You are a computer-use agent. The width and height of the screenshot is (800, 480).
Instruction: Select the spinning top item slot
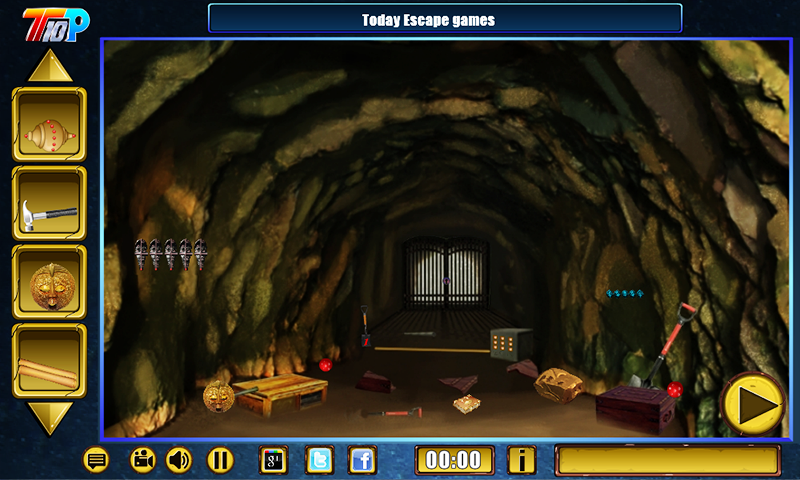pyautogui.click(x=49, y=124)
